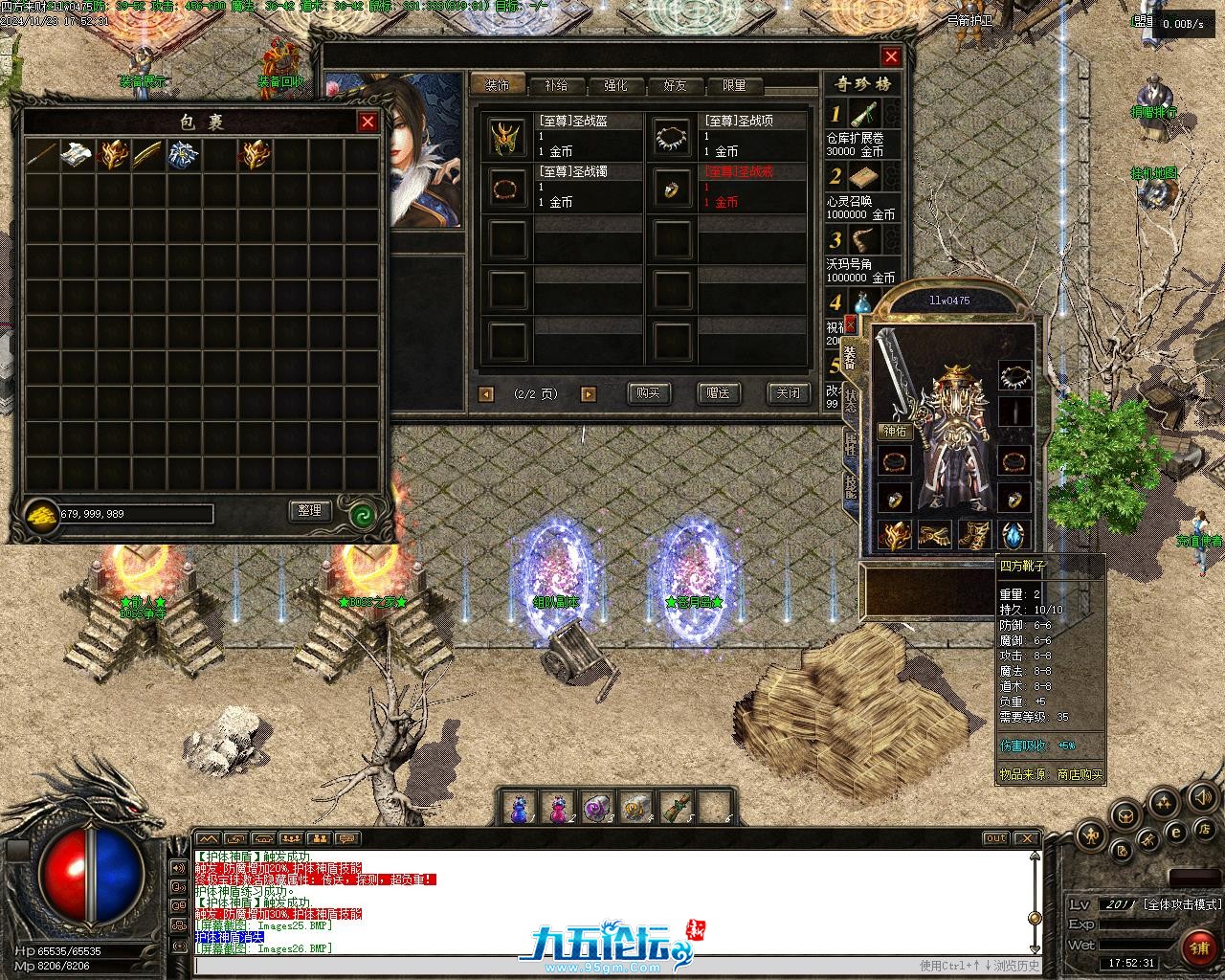
Task: Select the [至尊]圣战盔 helmet shop item
Action: click(x=507, y=137)
